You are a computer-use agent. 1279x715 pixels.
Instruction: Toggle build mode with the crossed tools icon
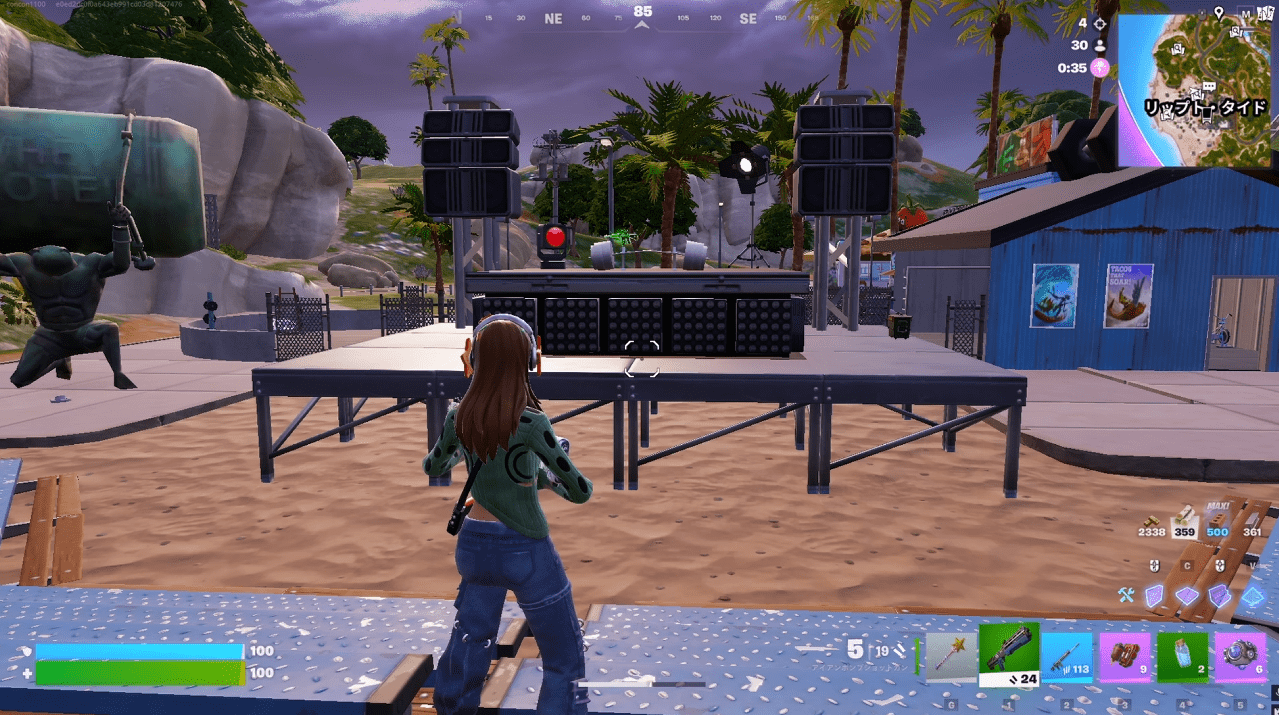tap(1126, 596)
